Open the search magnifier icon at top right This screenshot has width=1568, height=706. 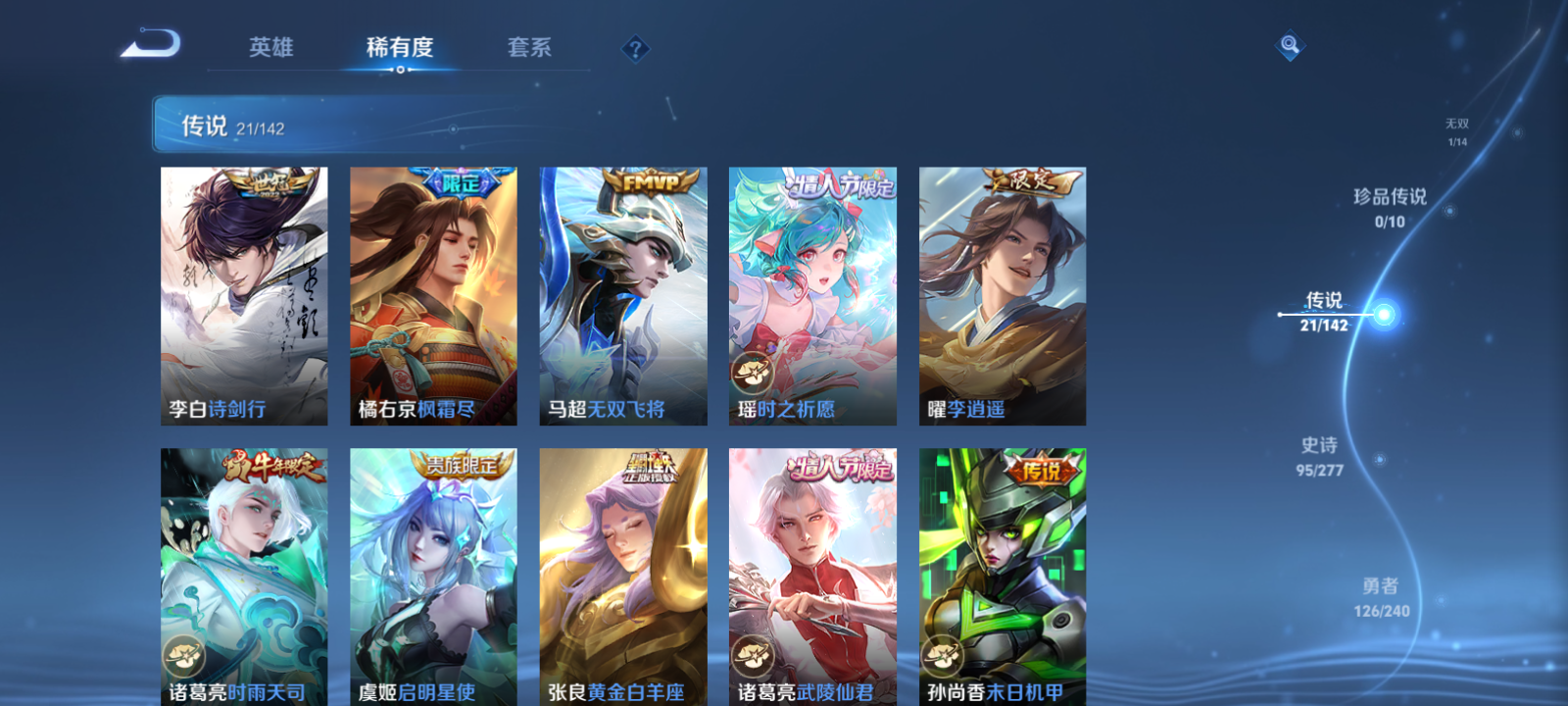point(1289,44)
